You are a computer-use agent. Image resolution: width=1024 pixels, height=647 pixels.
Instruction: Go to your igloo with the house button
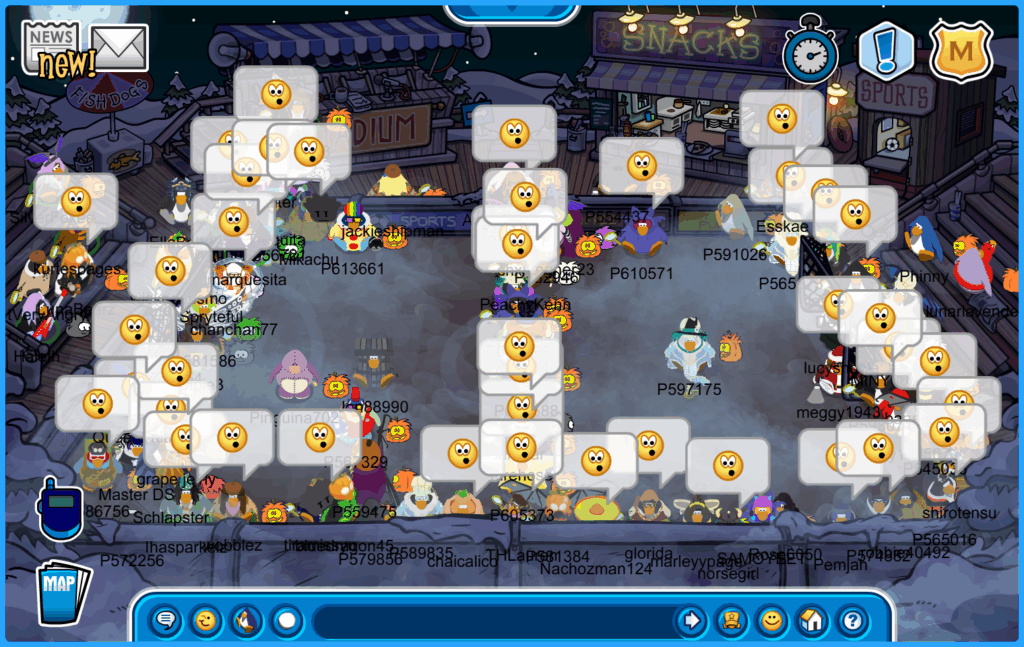pyautogui.click(x=811, y=621)
